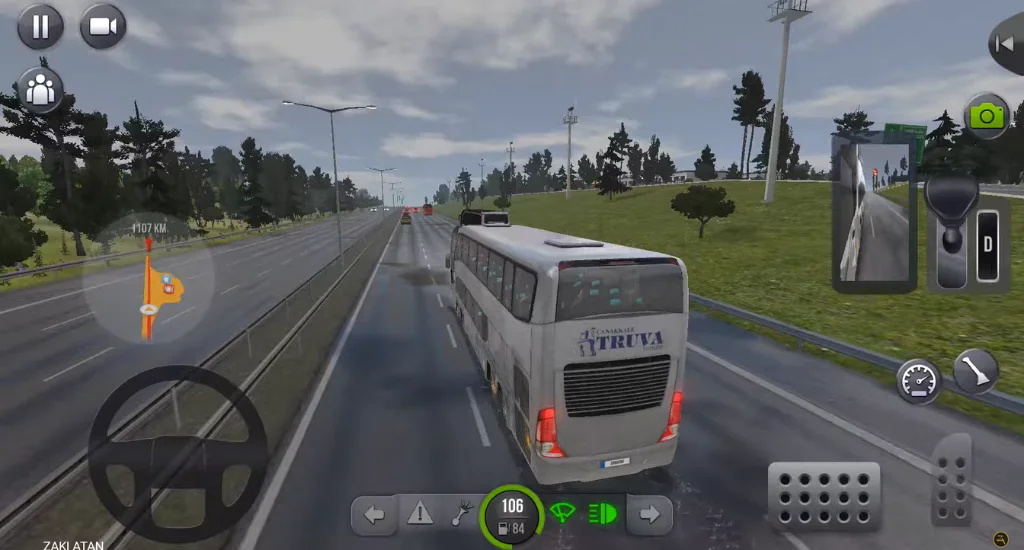Sound the horn button

pyautogui.click(x=975, y=372)
